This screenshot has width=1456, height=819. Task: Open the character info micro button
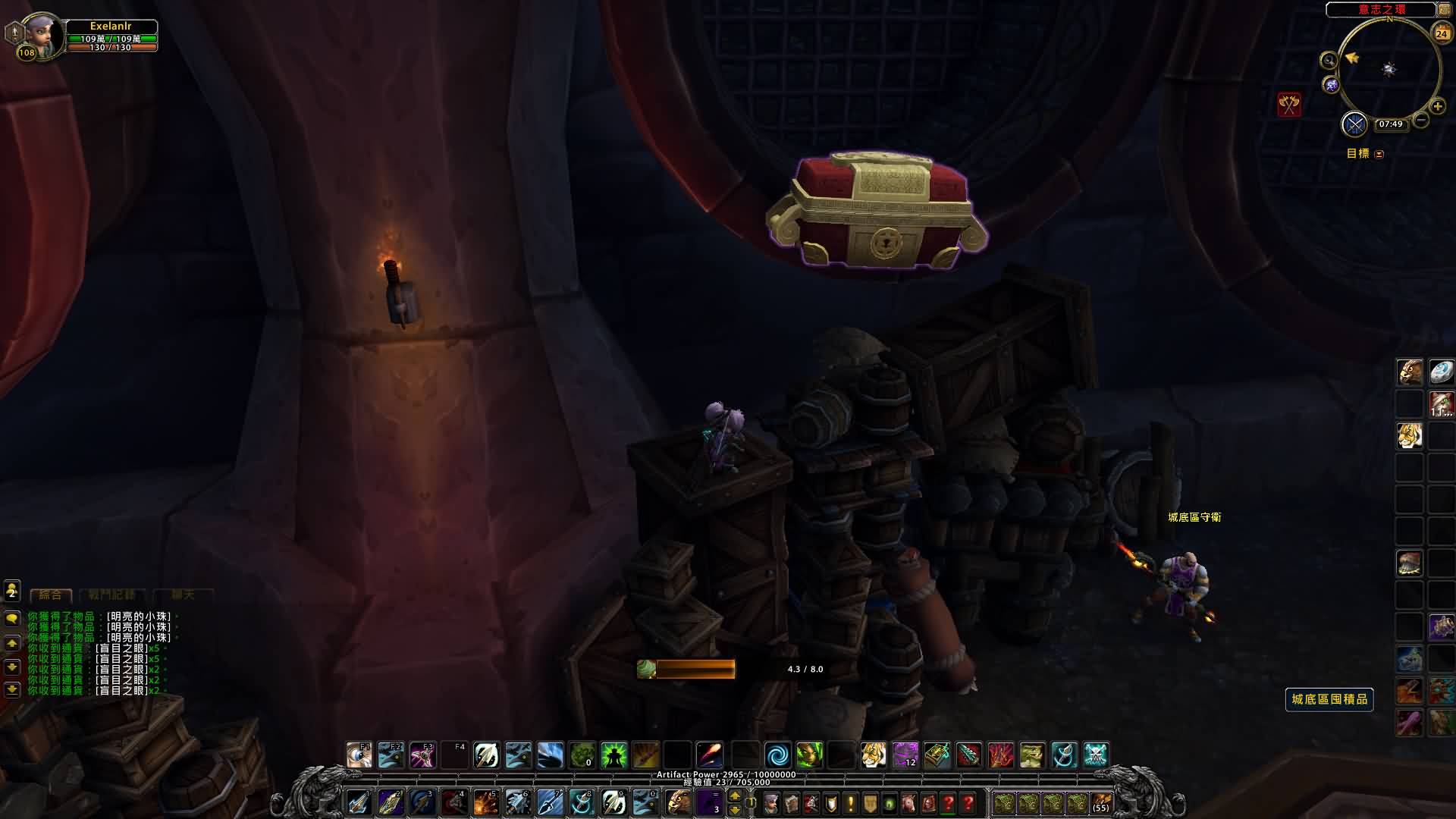[771, 802]
